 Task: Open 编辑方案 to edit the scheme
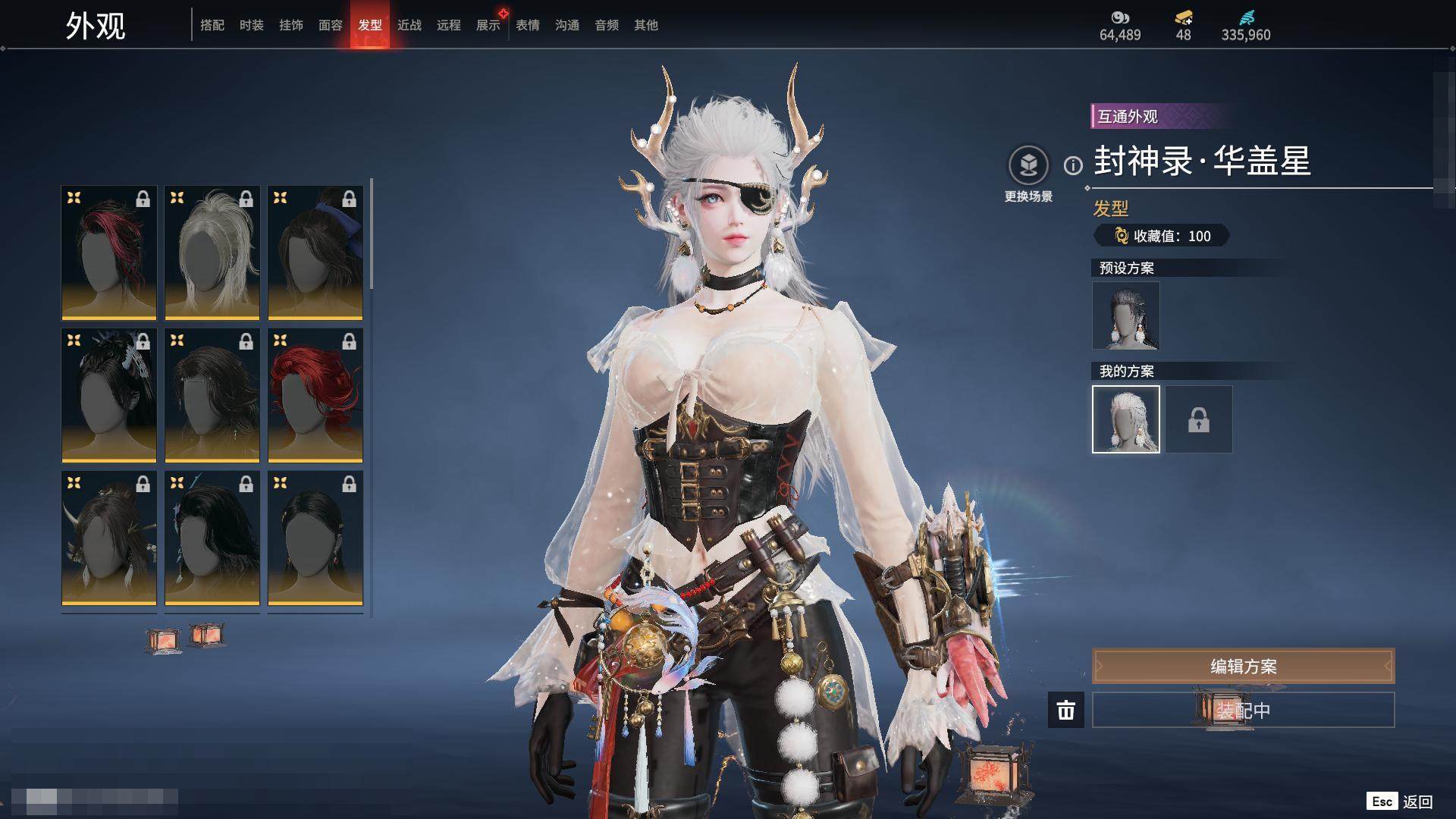(x=1243, y=666)
